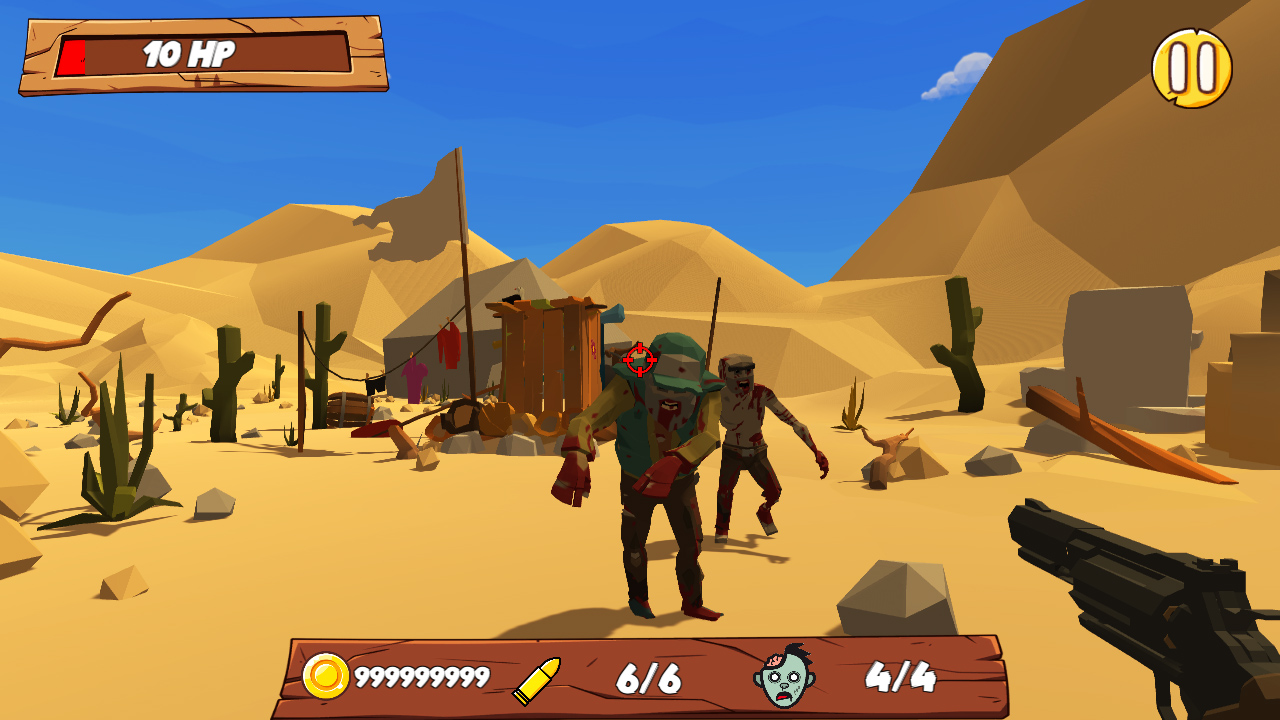The image size is (1280, 720).
Task: Click the red crosshair reticle
Action: pos(638,357)
